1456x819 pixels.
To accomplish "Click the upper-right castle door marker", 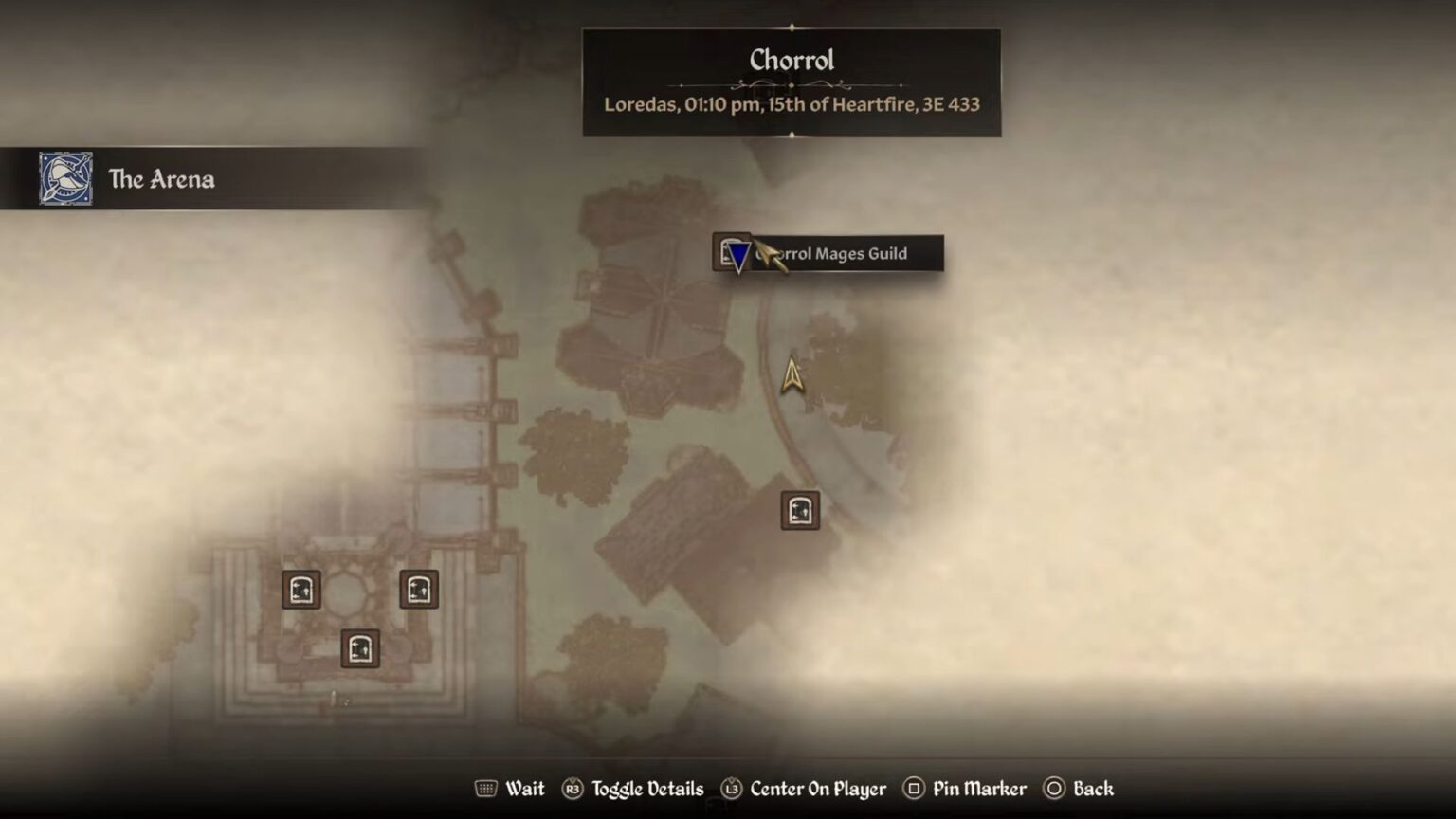I will (417, 588).
